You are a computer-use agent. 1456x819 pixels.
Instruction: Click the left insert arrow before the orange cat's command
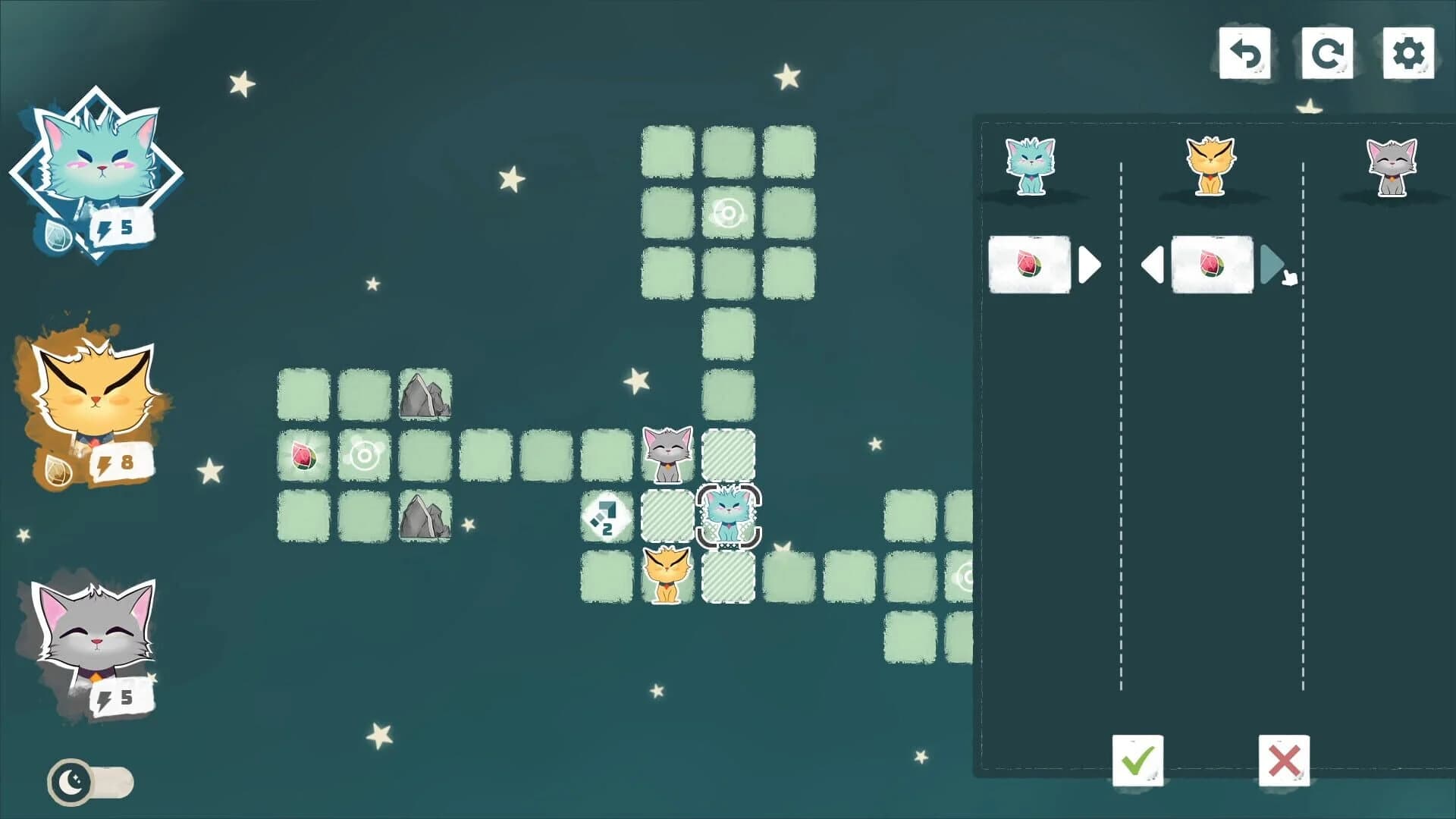1152,264
